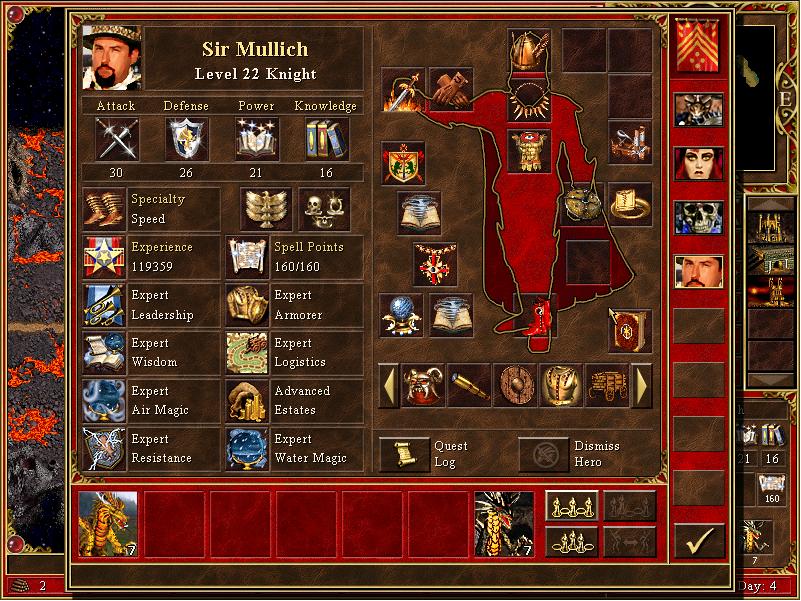Viewport: 801px width, 601px height.
Task: Select the spyglass in the backpack
Action: pyautogui.click(x=469, y=386)
